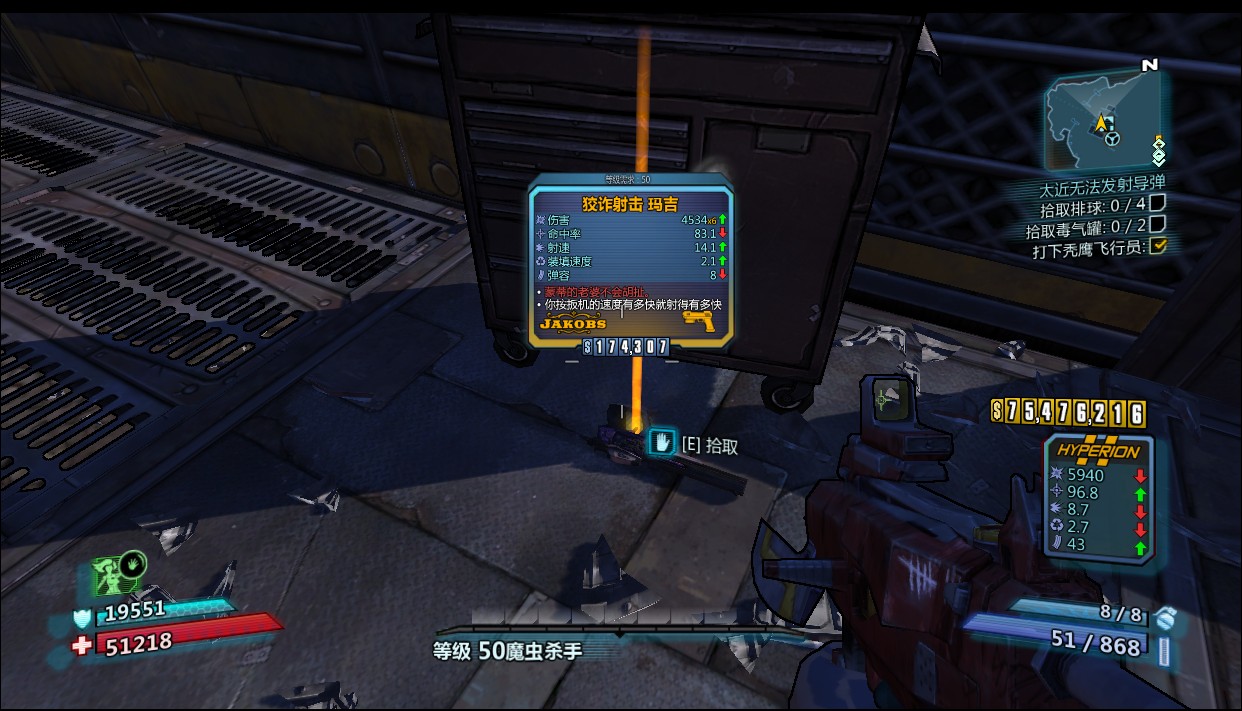
Task: Click the hand pickup icon beside 拾取
Action: [x=662, y=442]
